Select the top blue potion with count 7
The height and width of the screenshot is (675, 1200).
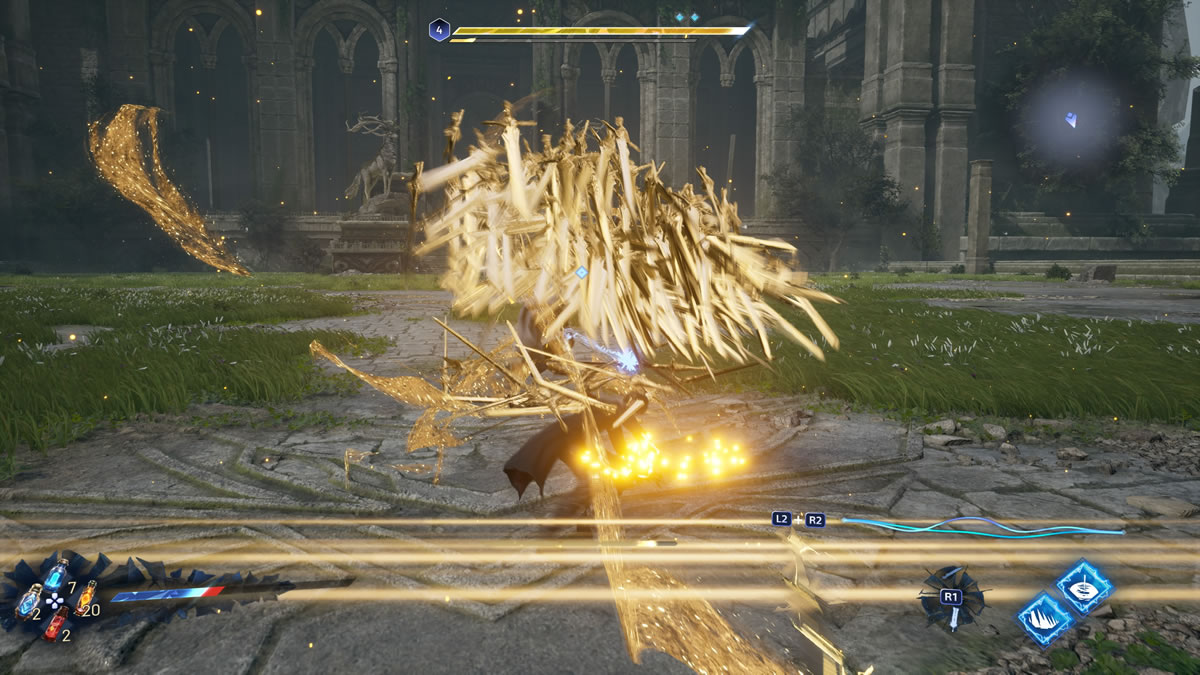click(56, 574)
